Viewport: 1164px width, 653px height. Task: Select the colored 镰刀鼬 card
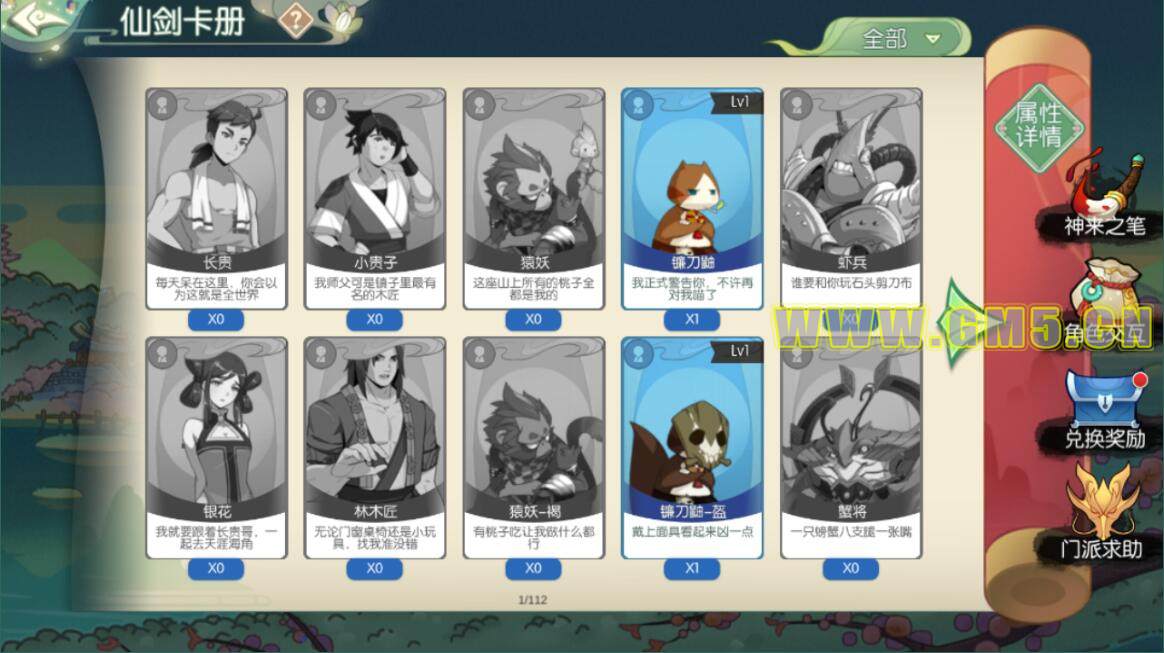pyautogui.click(x=692, y=195)
